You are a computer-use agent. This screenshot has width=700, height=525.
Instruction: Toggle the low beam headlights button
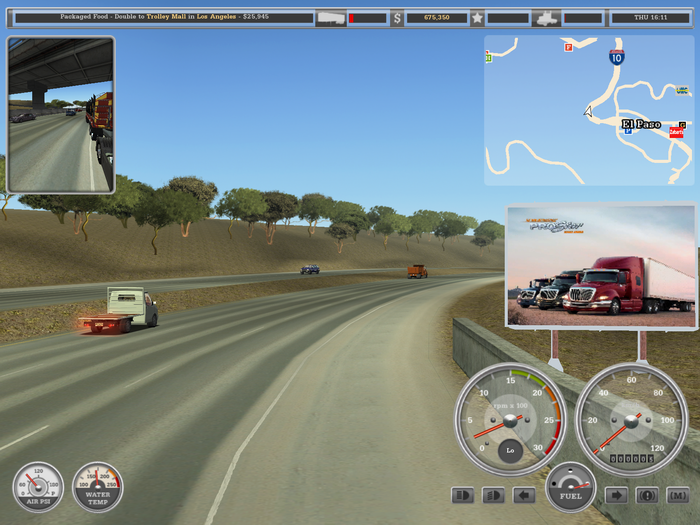click(493, 495)
